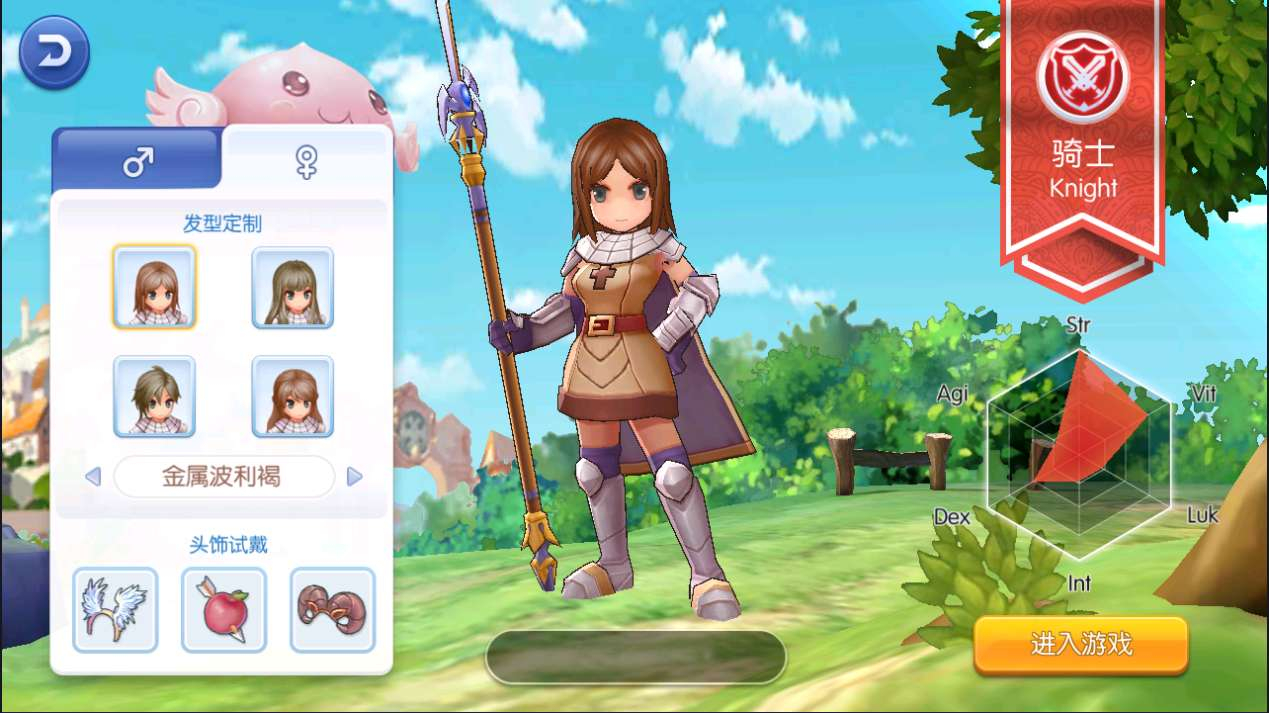Choose the long straight hair hairstyle

pos(292,287)
